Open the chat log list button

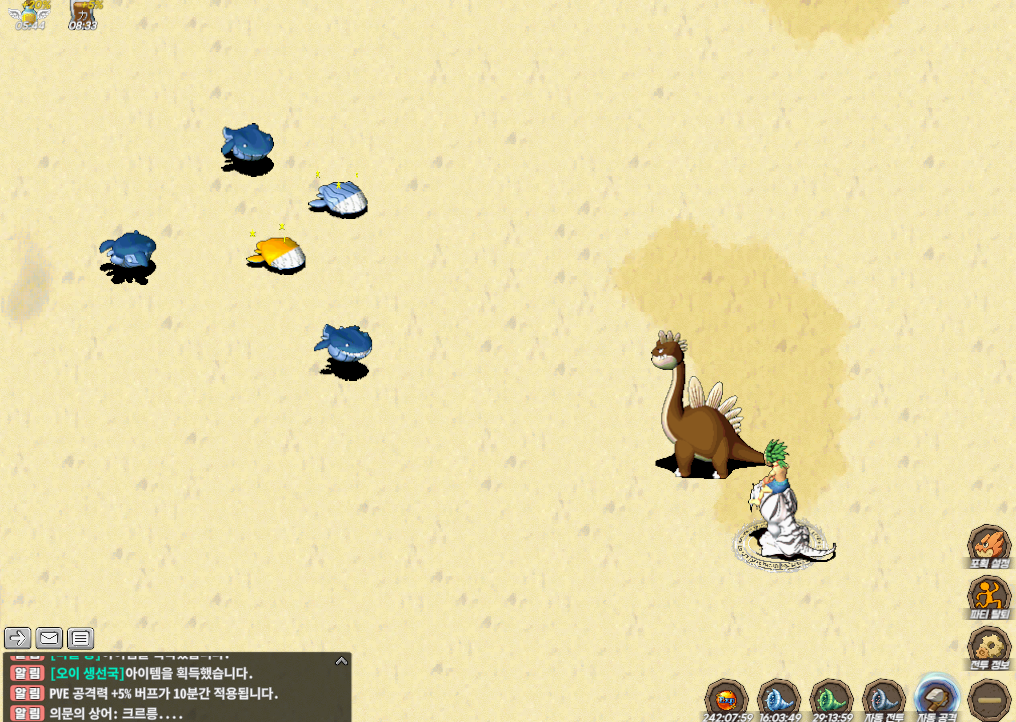click(81, 638)
